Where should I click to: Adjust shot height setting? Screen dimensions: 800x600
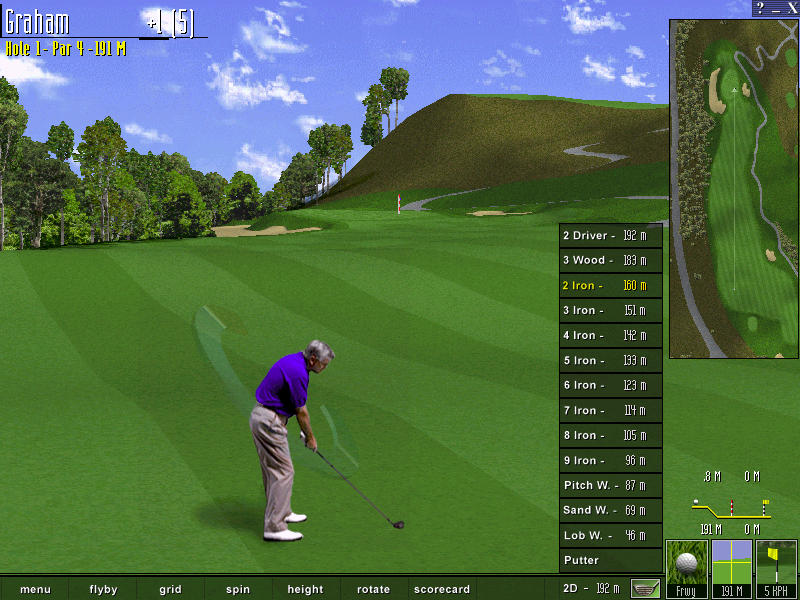[305, 589]
